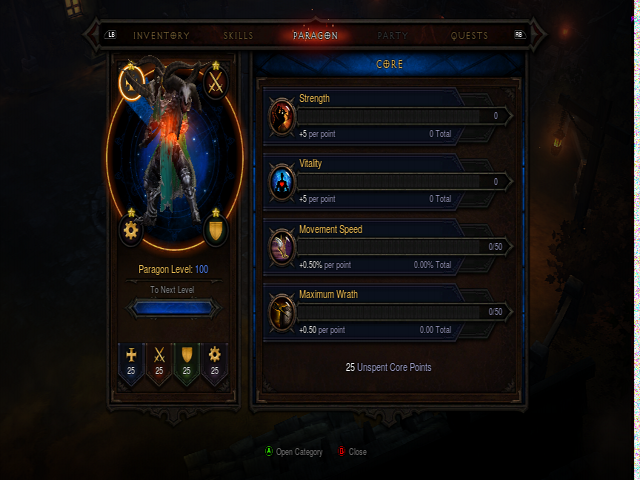Select the shield Defense icon on the portrait ring
640x480 pixels.
[x=216, y=230]
